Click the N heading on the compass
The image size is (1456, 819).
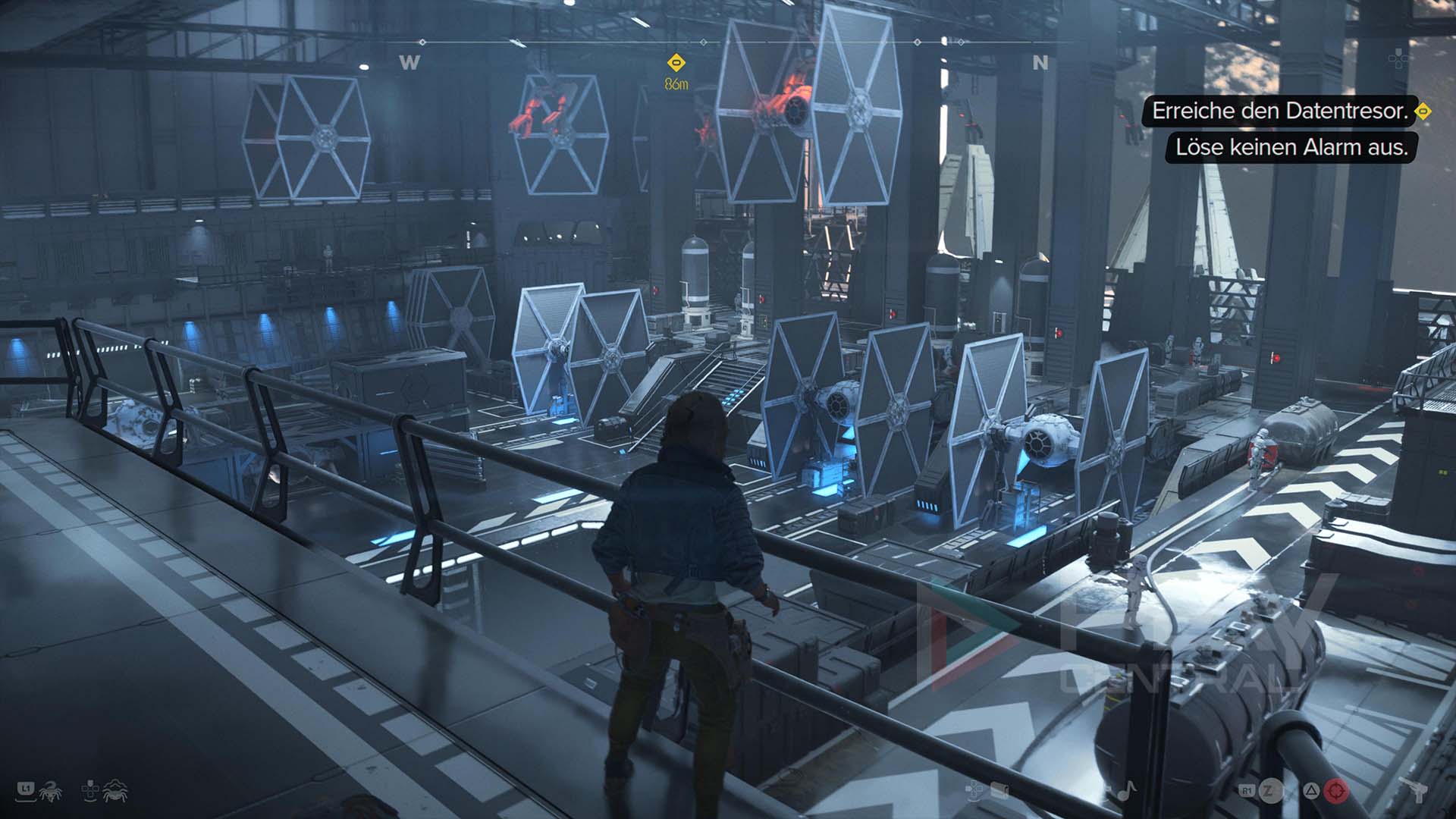pyautogui.click(x=1040, y=63)
